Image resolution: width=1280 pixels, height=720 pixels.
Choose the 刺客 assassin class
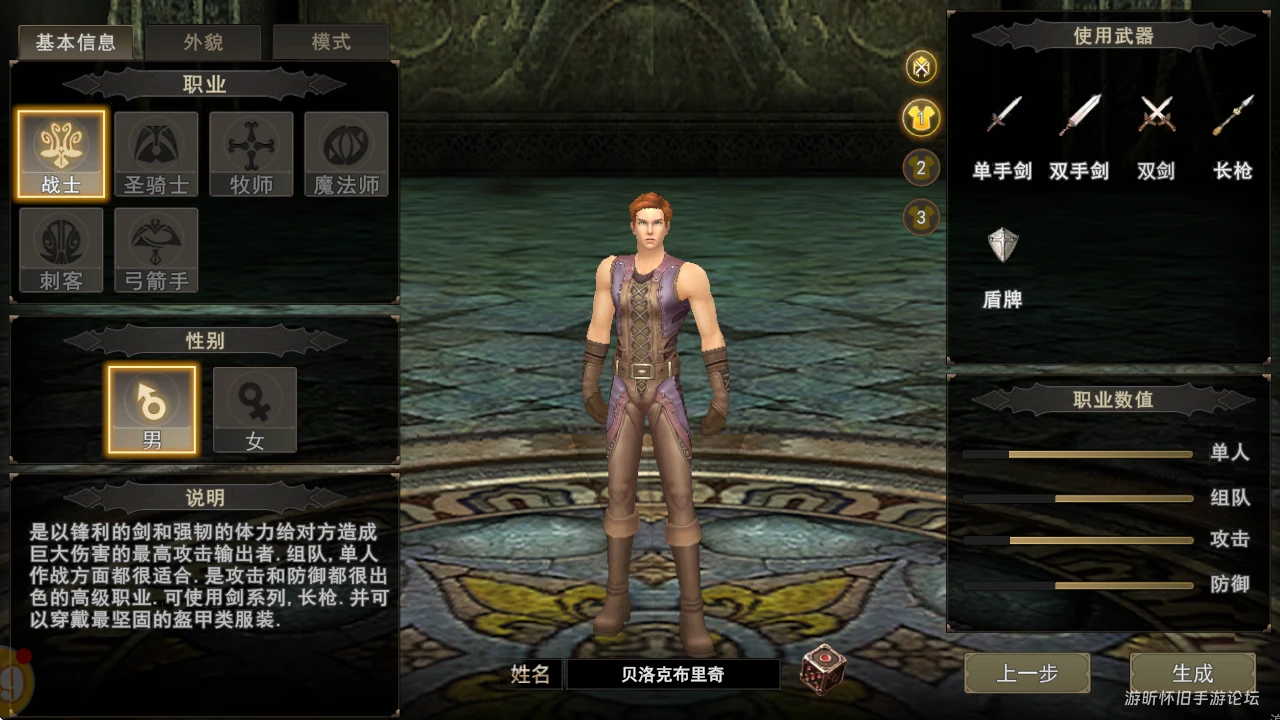click(x=61, y=250)
